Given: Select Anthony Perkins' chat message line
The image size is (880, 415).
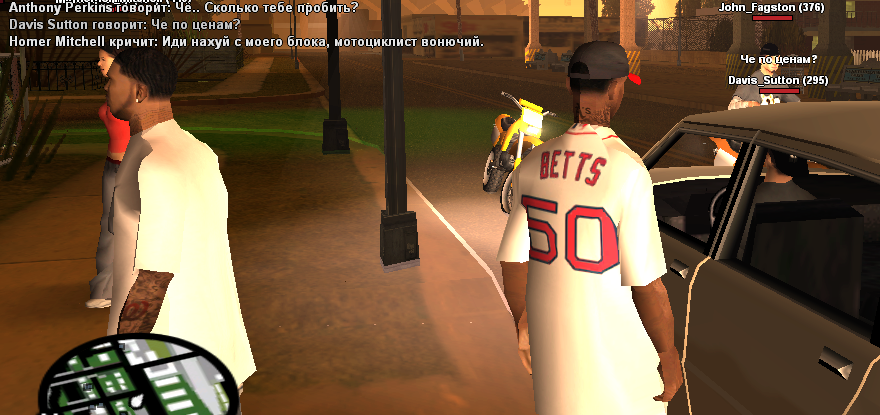Looking at the screenshot, I should pos(183,7).
